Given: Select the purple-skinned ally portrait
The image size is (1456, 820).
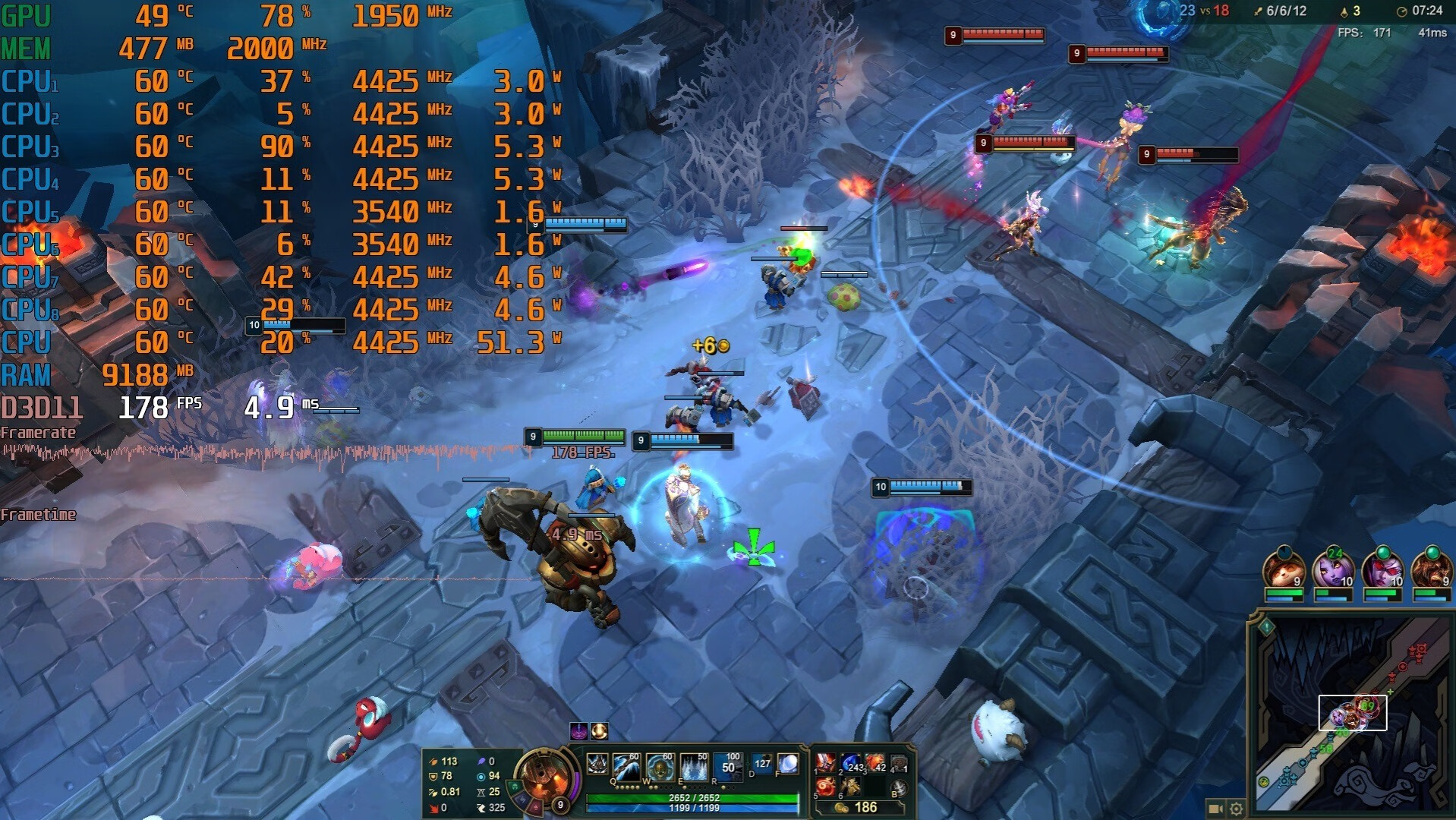Looking at the screenshot, I should [x=1333, y=569].
